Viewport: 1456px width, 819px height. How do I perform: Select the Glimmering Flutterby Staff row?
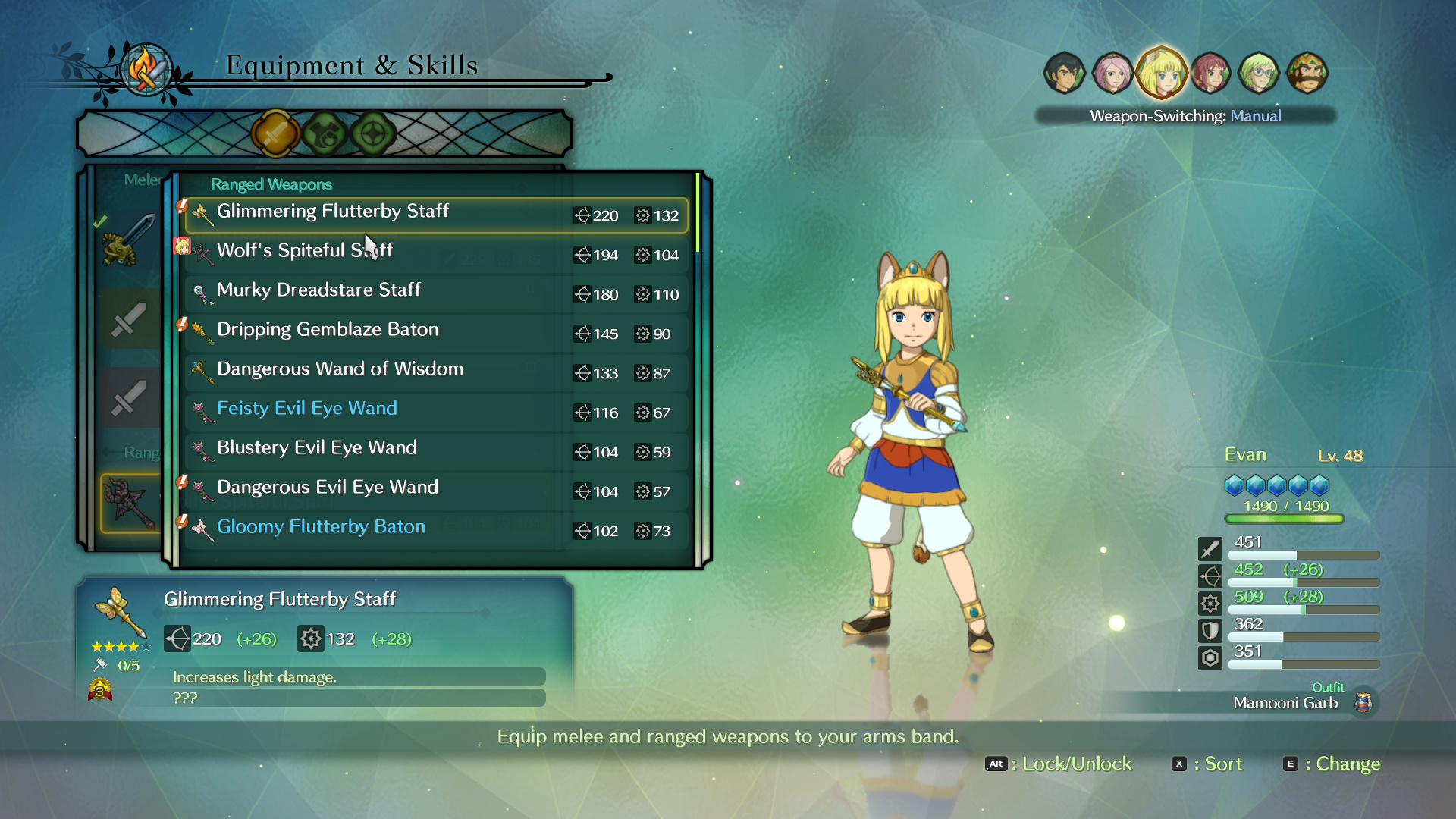(x=436, y=215)
